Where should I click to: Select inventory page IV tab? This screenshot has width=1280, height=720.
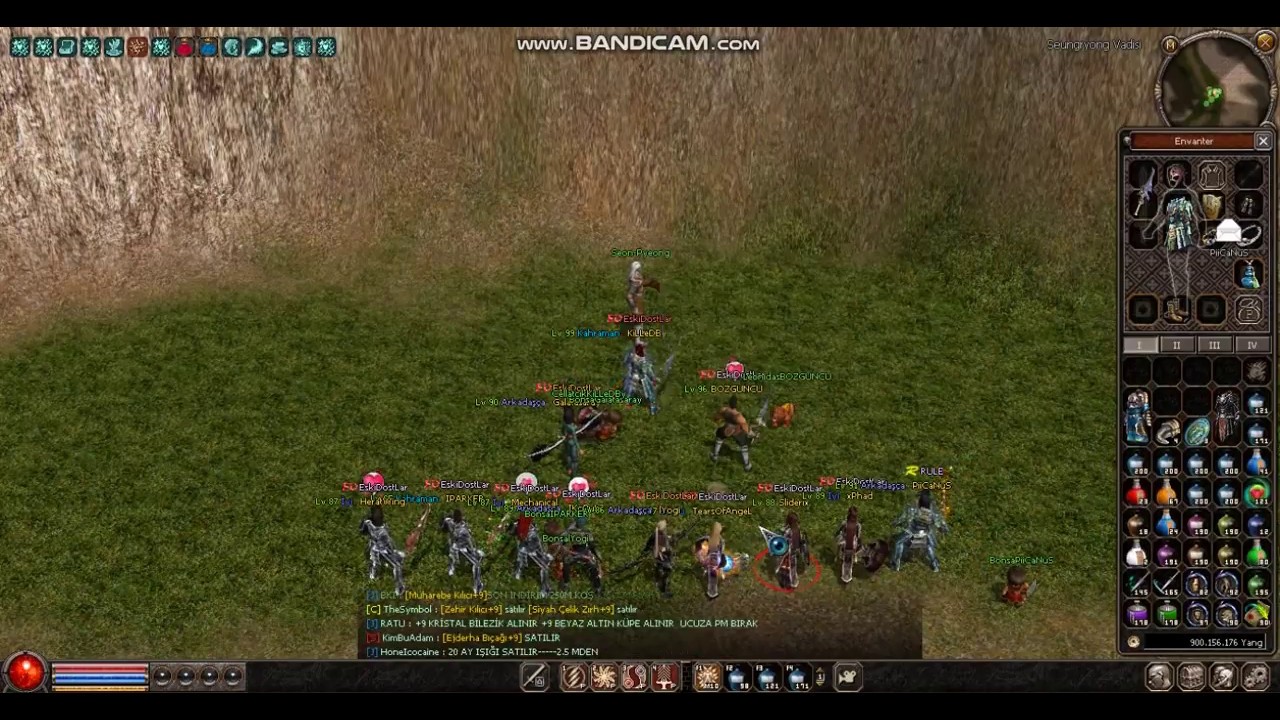pos(1251,345)
